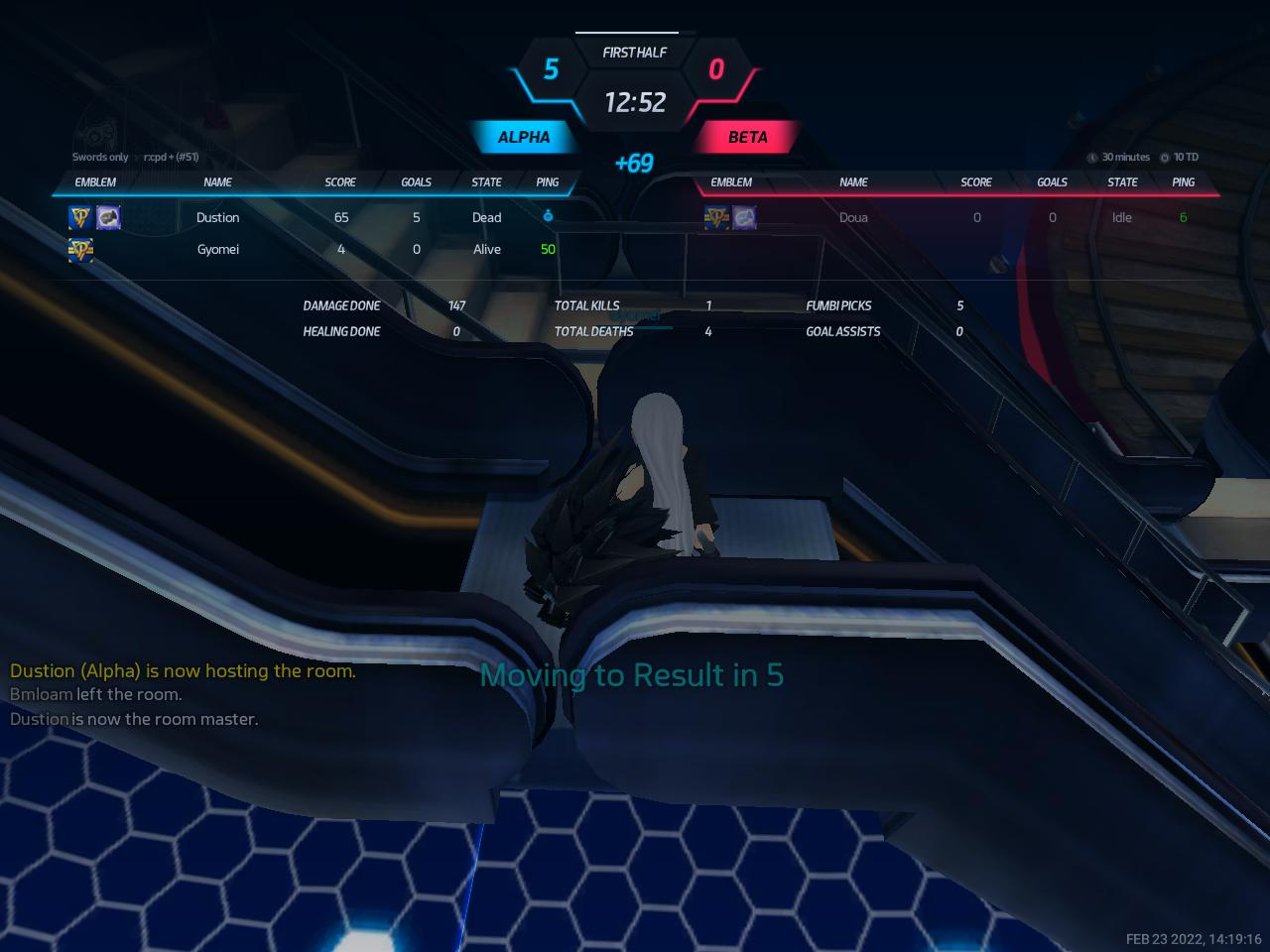
Task: Select Dustion's row on the scoreboard
Action: point(217,217)
